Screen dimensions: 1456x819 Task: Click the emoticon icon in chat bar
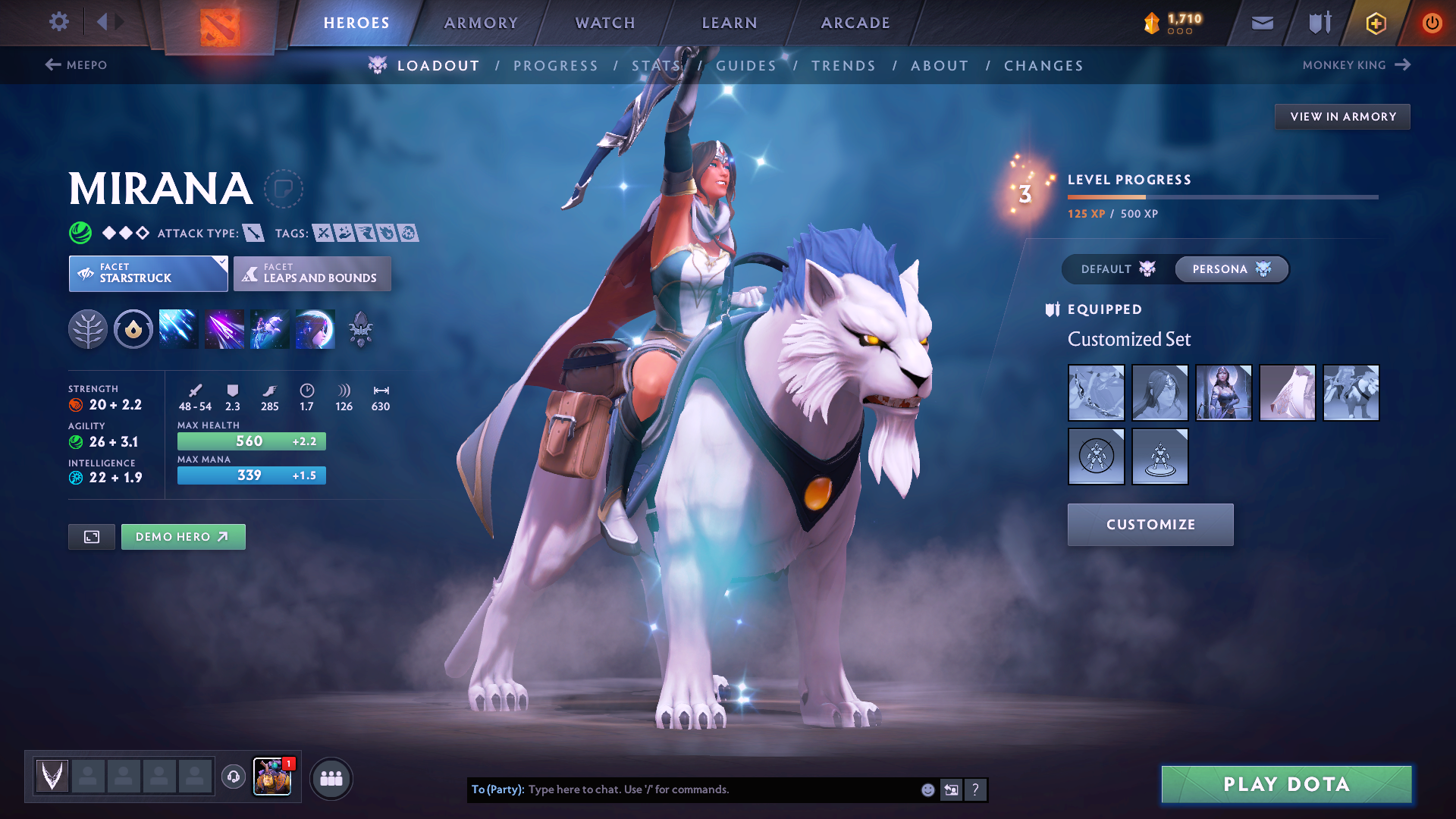click(x=927, y=789)
